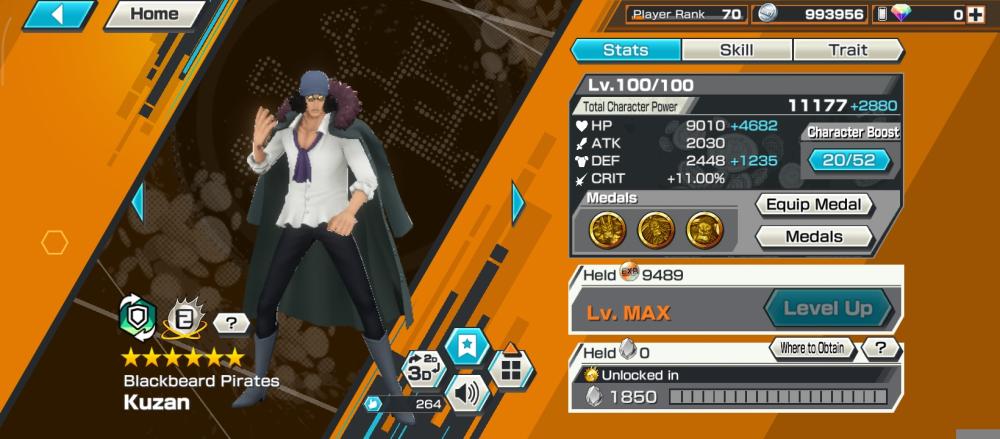Play the character voice with speaker icon

(x=466, y=391)
